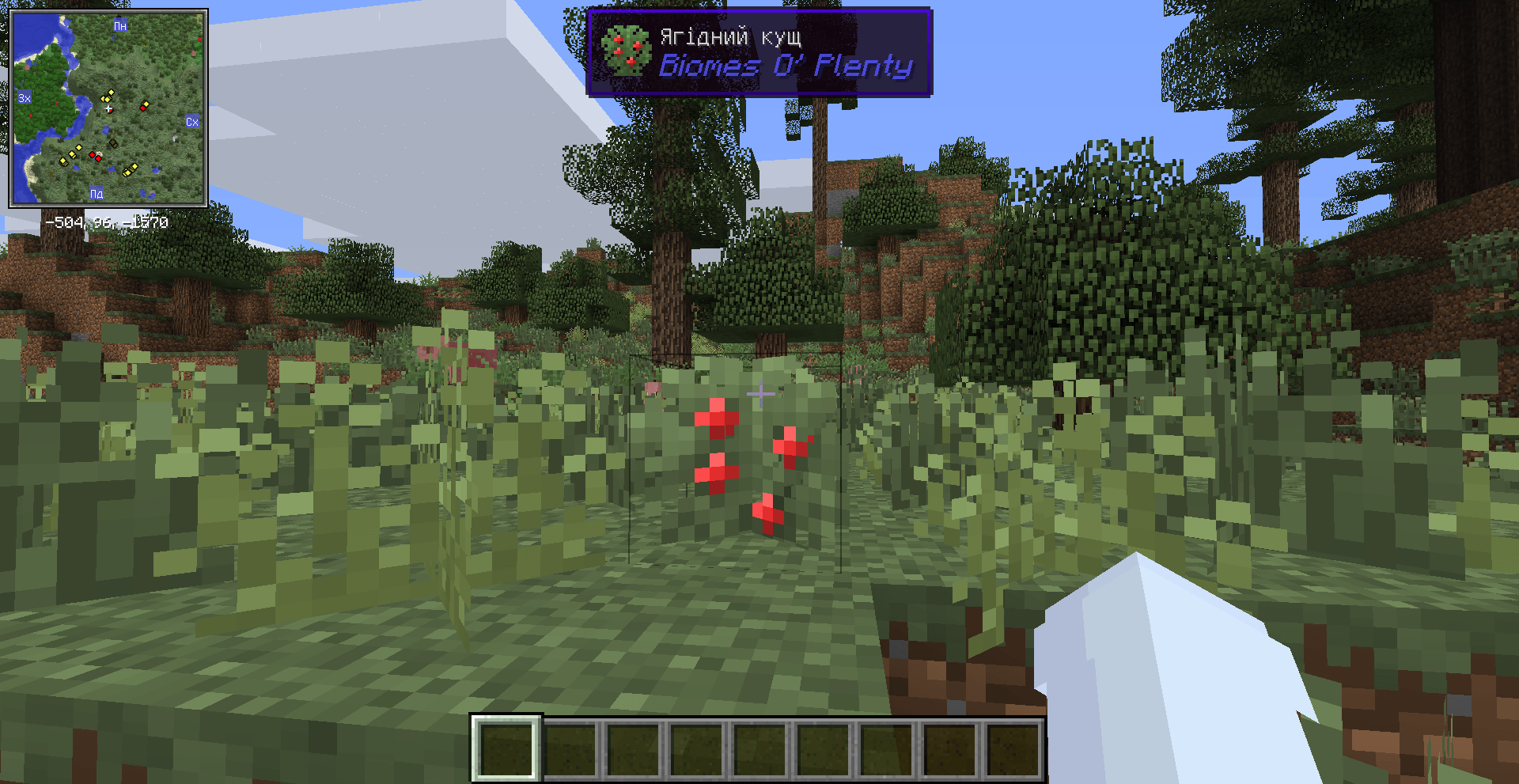Screen dimensions: 1519x784
Task: Click the coordinates text below the minimap
Action: [x=106, y=221]
